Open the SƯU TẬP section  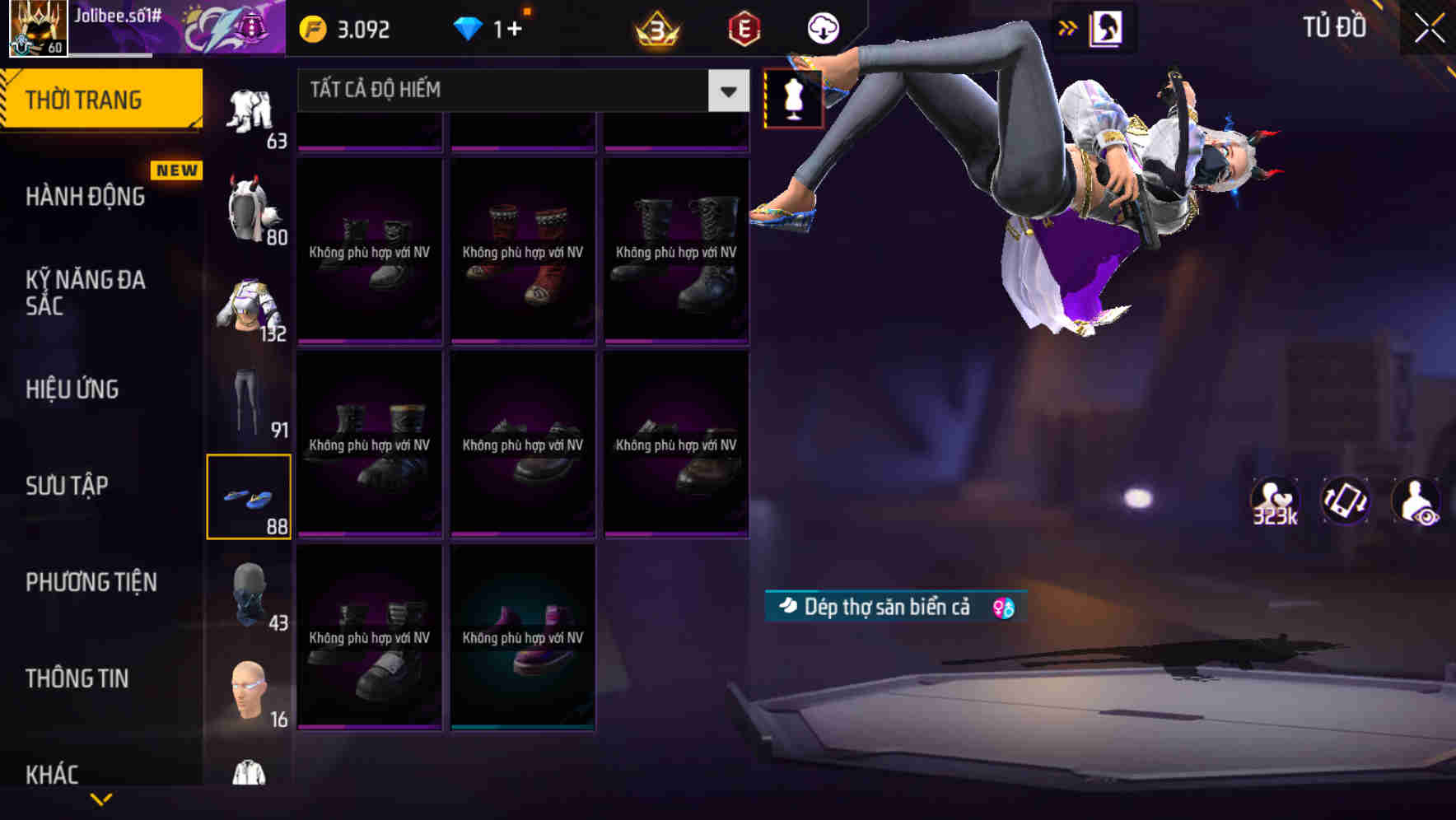(x=66, y=486)
